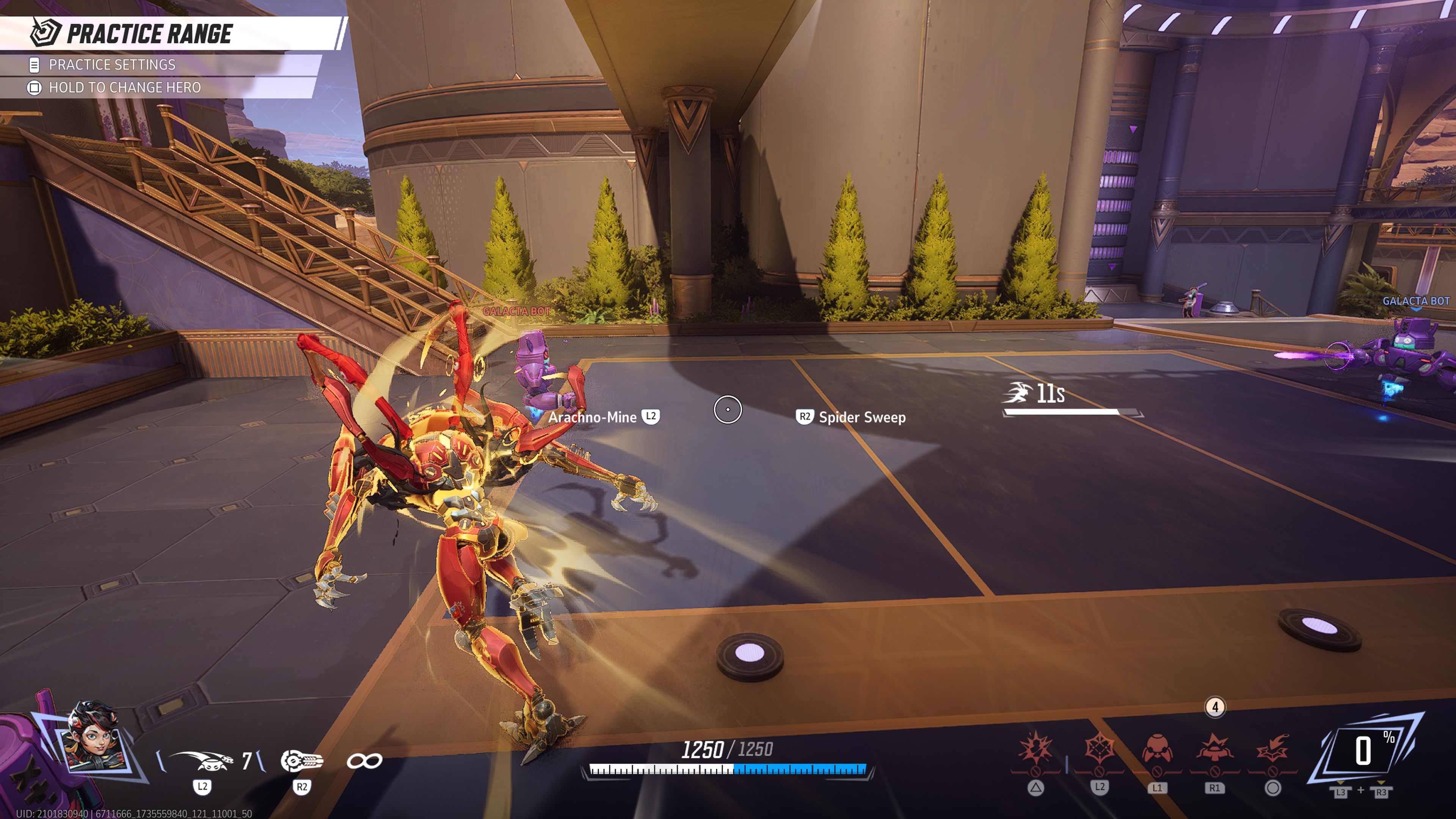
Task: Select the Spider Sweep weapon icon
Action: 302,761
